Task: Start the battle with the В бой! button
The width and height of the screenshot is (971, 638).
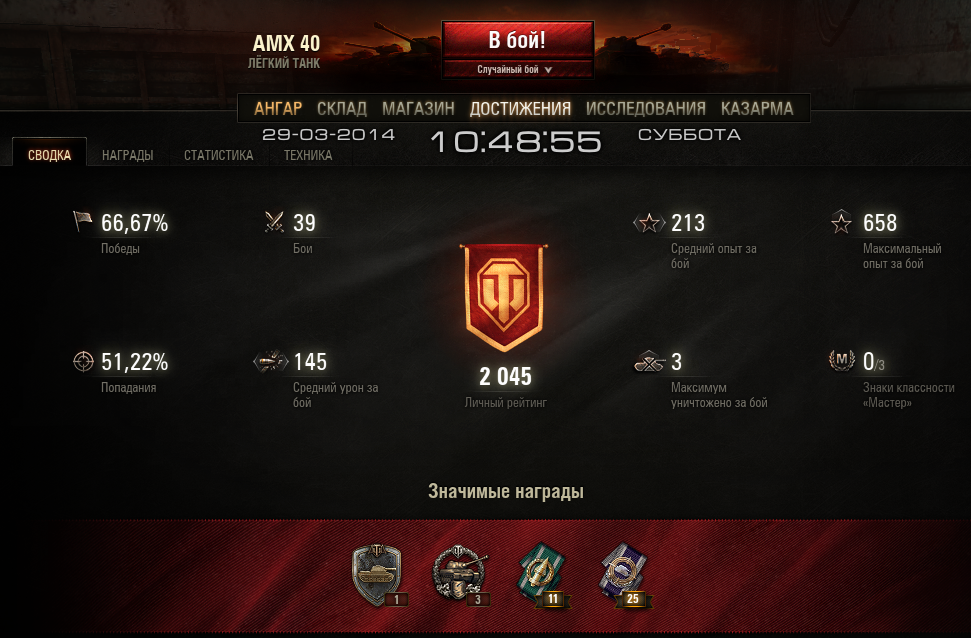Action: coord(517,41)
